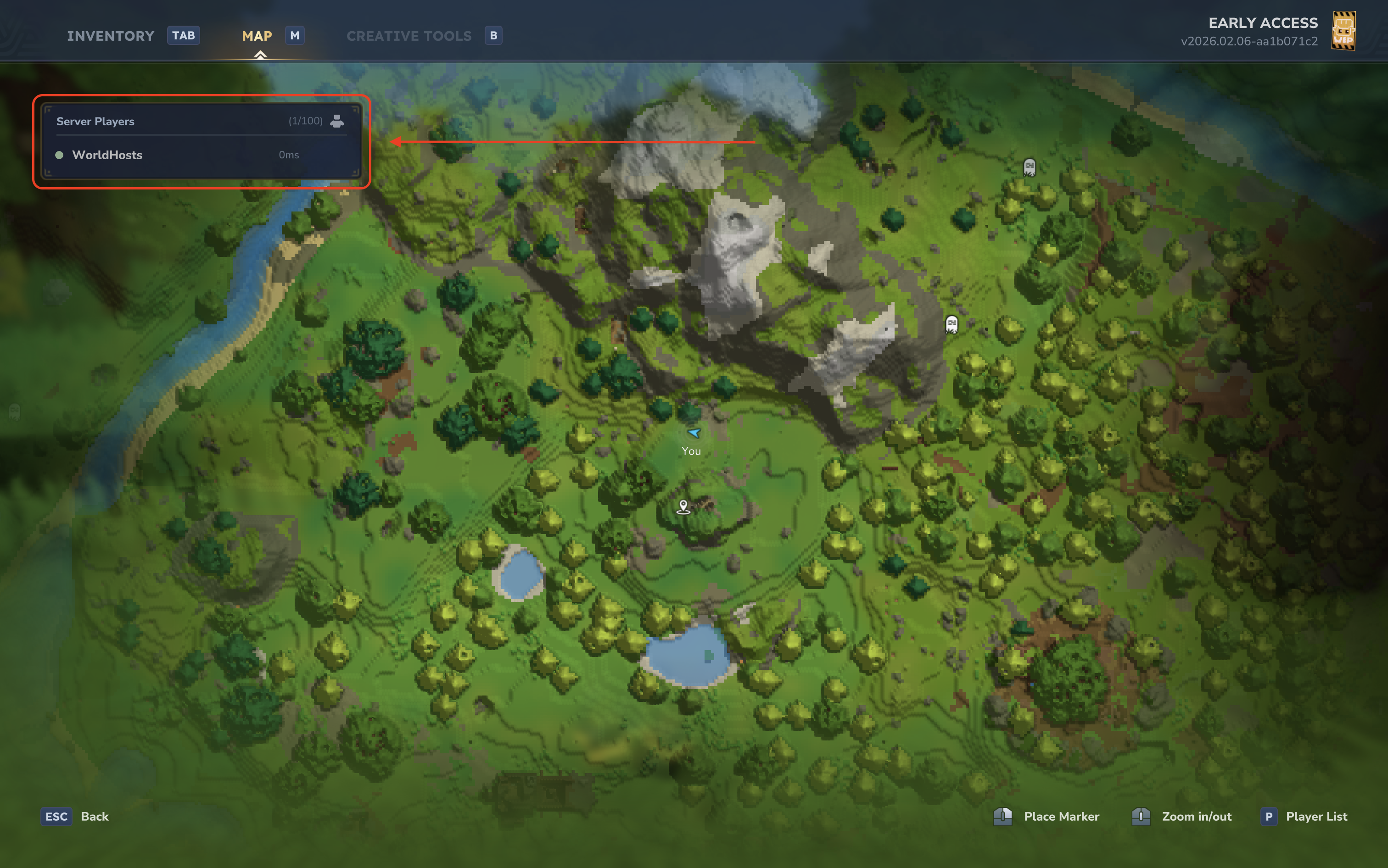Viewport: 1388px width, 868px height.
Task: Open the Creative Tools tab
Action: click(409, 36)
